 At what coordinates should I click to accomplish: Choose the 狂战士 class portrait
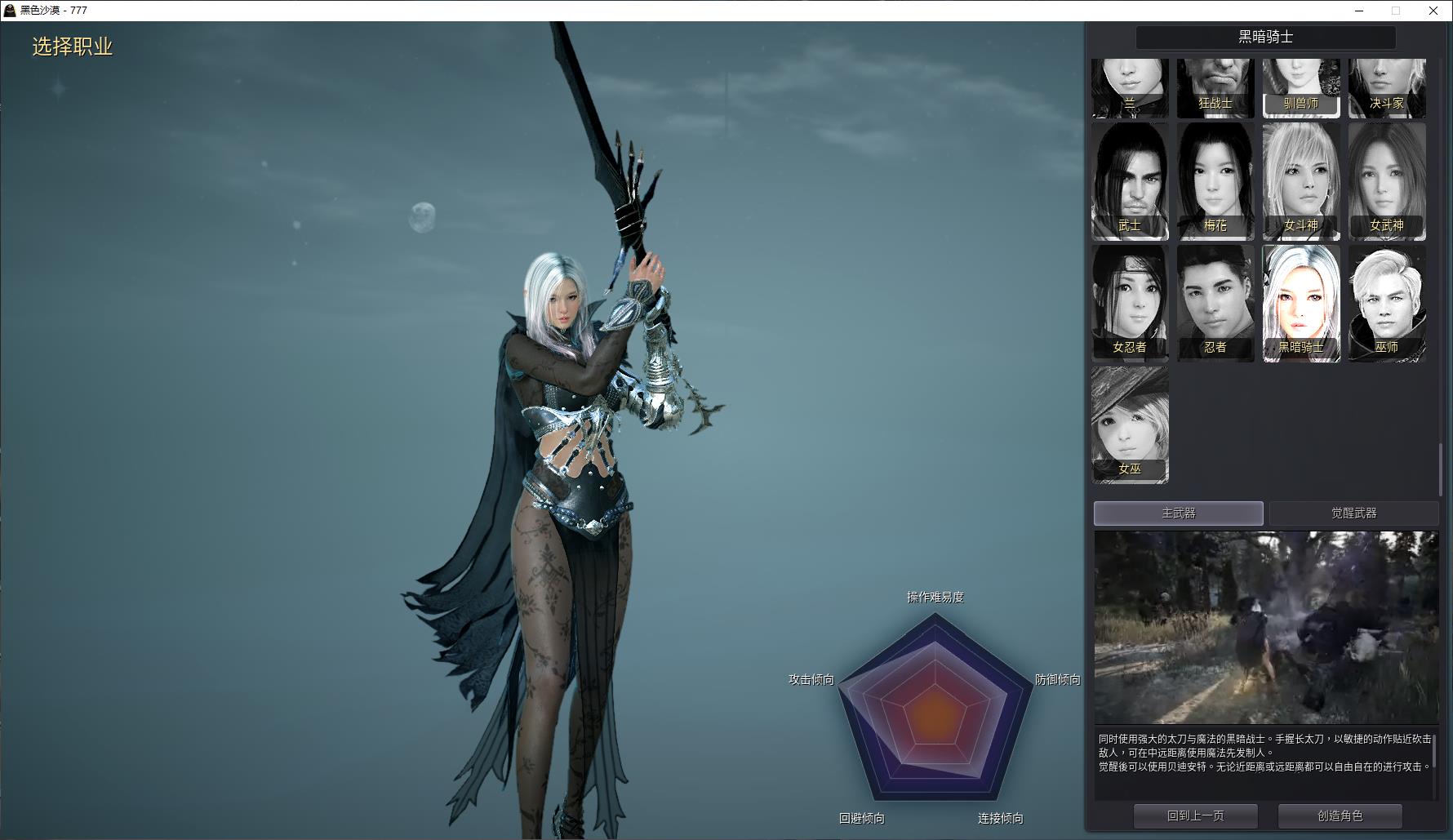click(1215, 87)
